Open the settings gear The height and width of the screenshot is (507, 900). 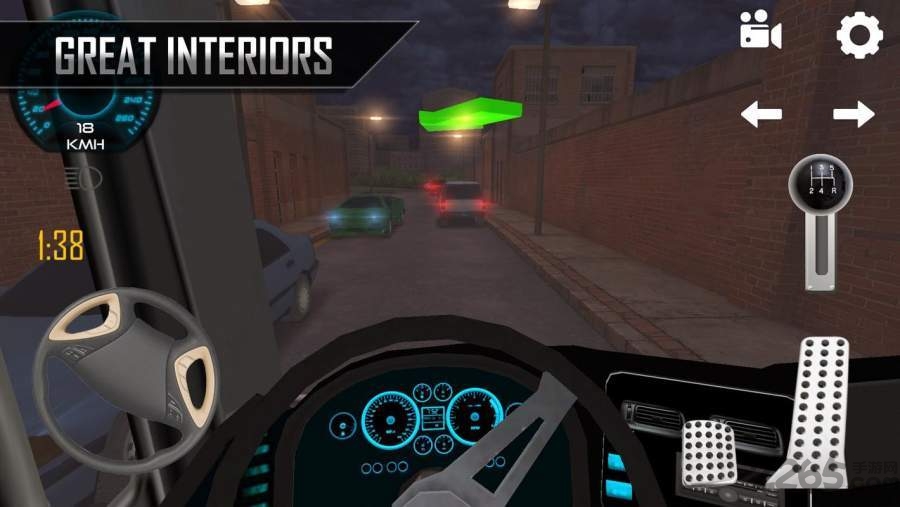(859, 35)
